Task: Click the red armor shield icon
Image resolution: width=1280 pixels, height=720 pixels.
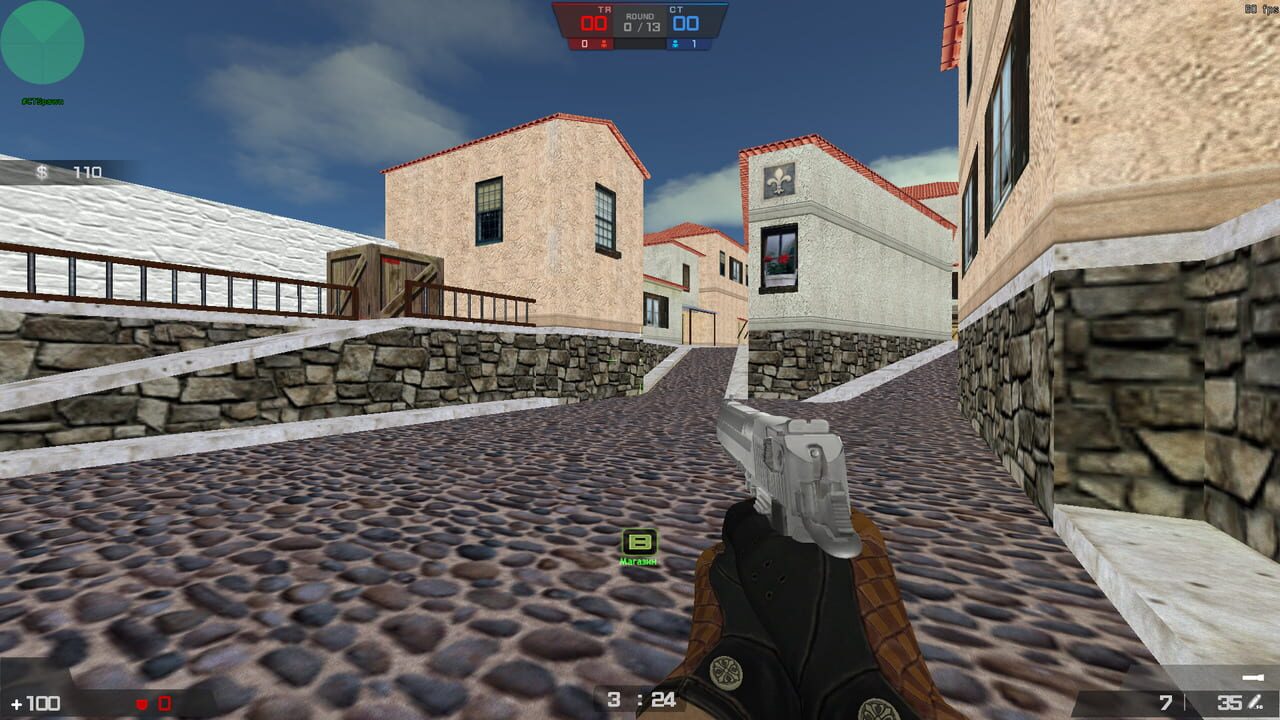Action: 143,702
